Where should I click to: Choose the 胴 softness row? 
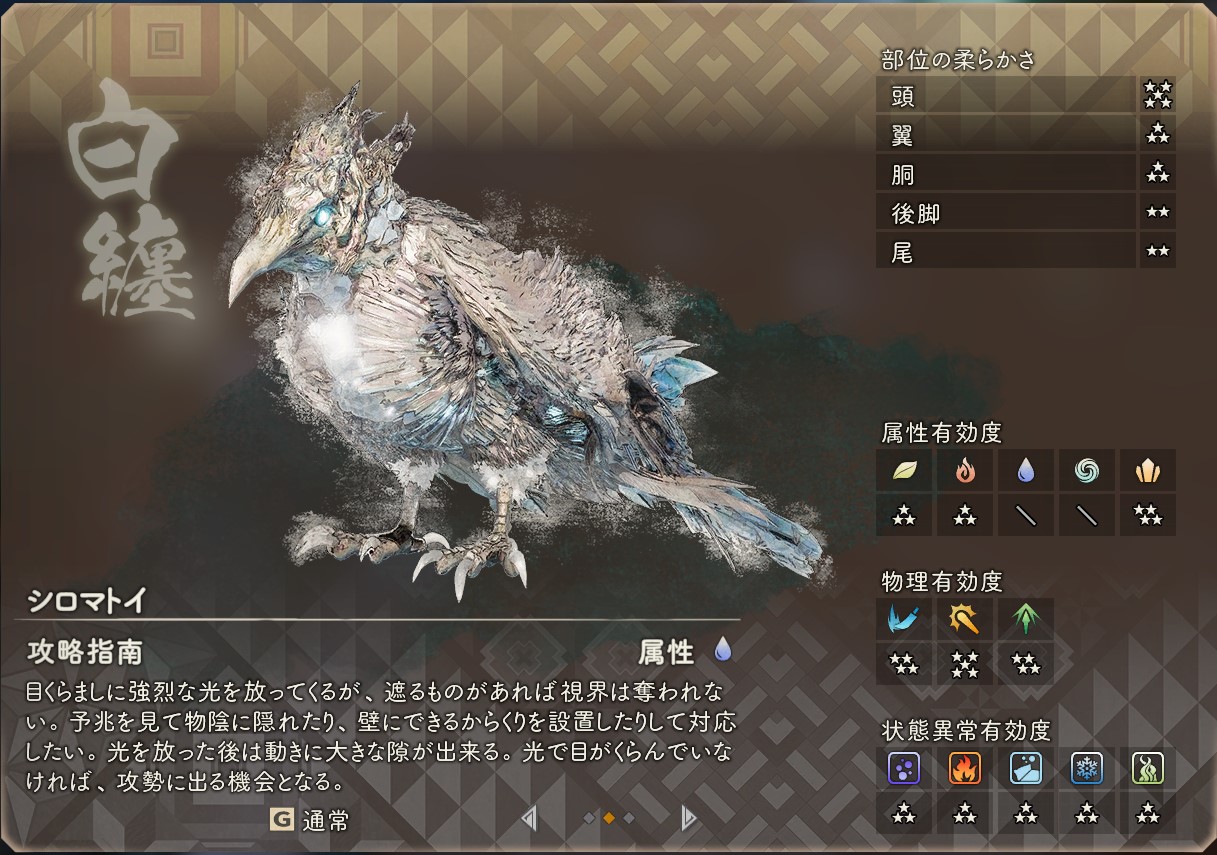(1006, 173)
